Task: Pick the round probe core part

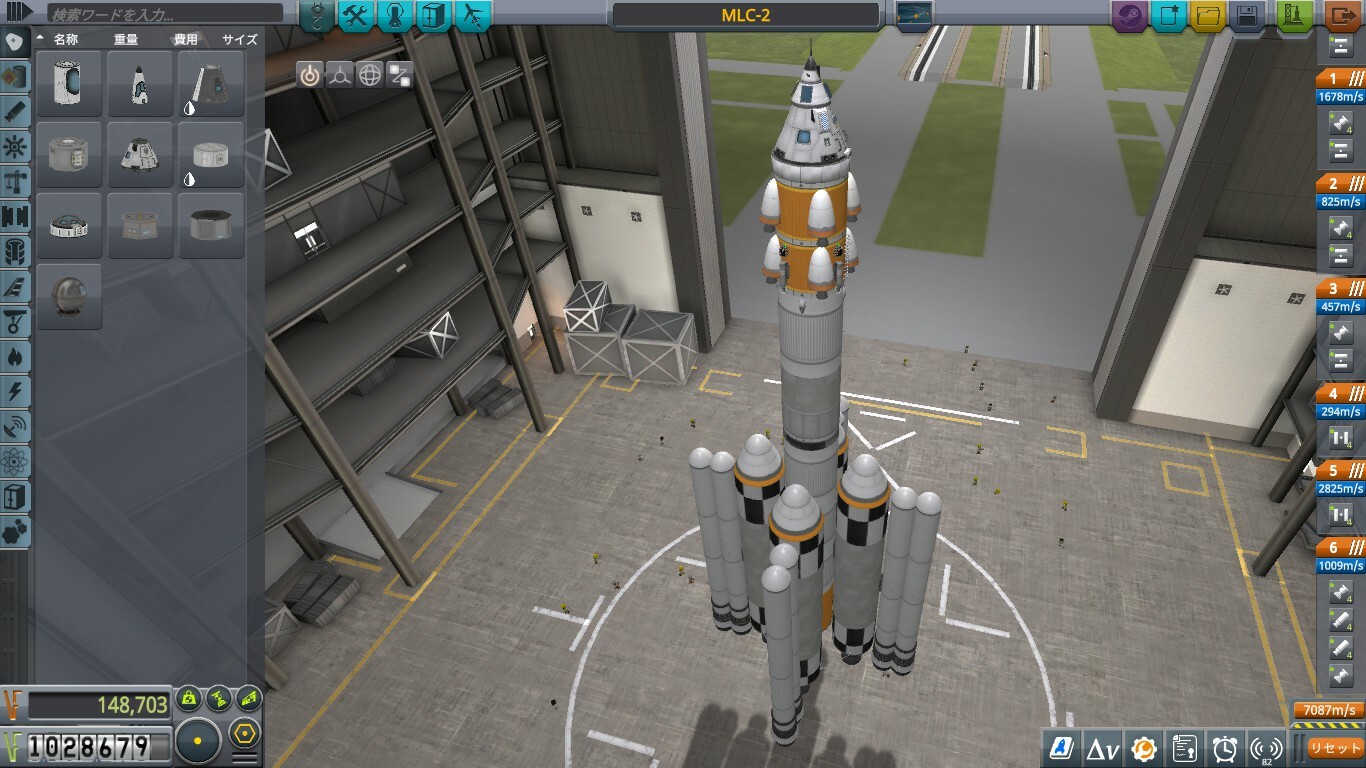Action: (69, 296)
